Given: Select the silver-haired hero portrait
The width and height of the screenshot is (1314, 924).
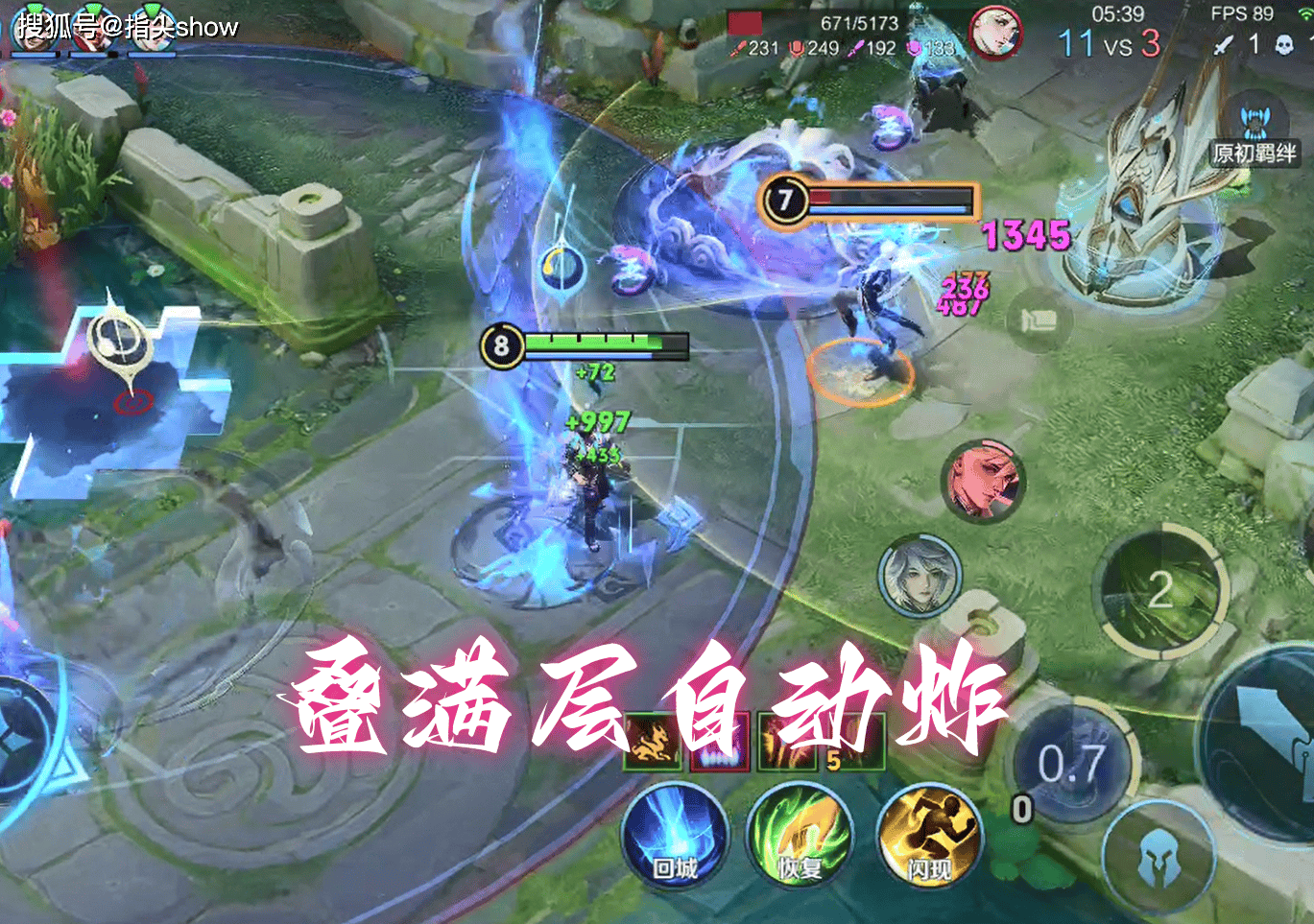Looking at the screenshot, I should pos(919,576).
